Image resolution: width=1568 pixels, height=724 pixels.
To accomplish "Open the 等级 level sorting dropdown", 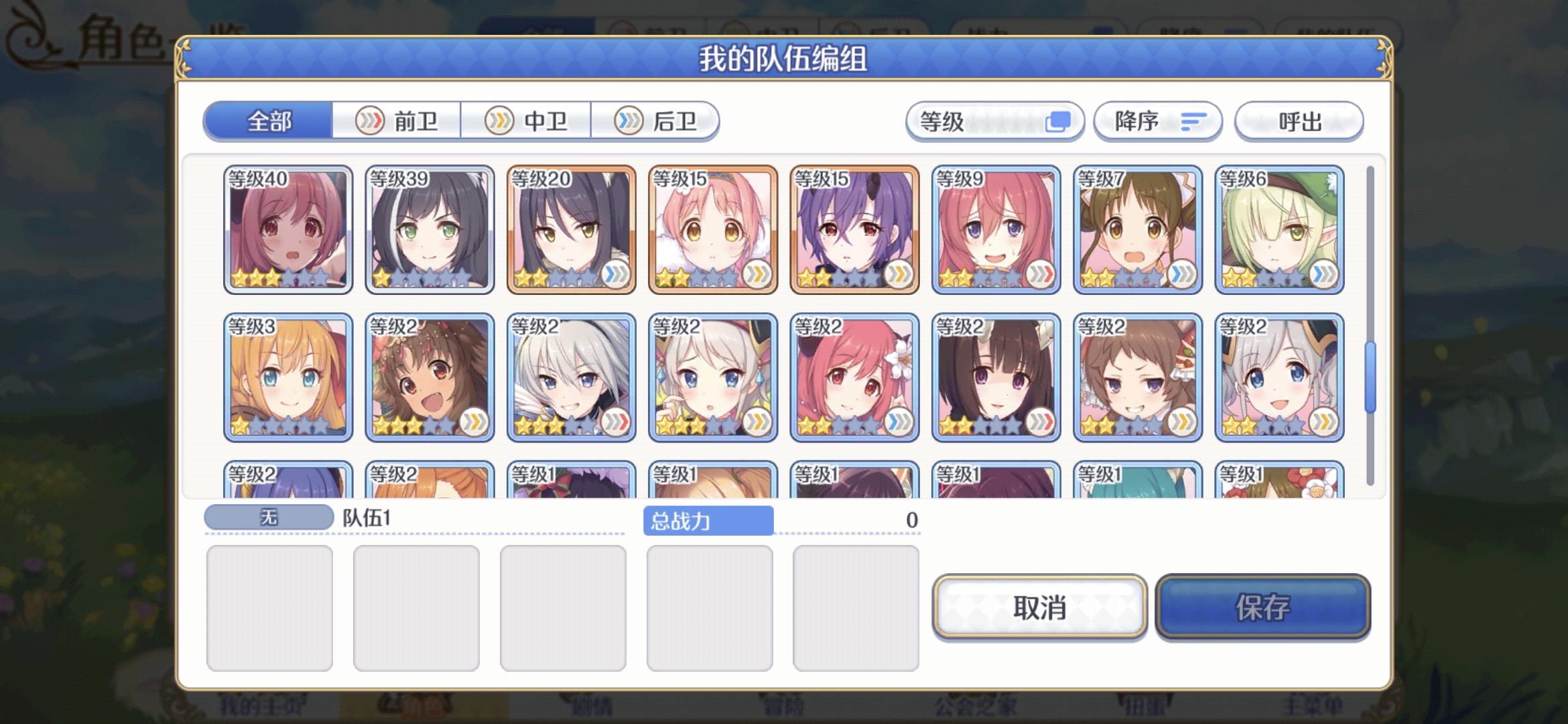I will 994,121.
